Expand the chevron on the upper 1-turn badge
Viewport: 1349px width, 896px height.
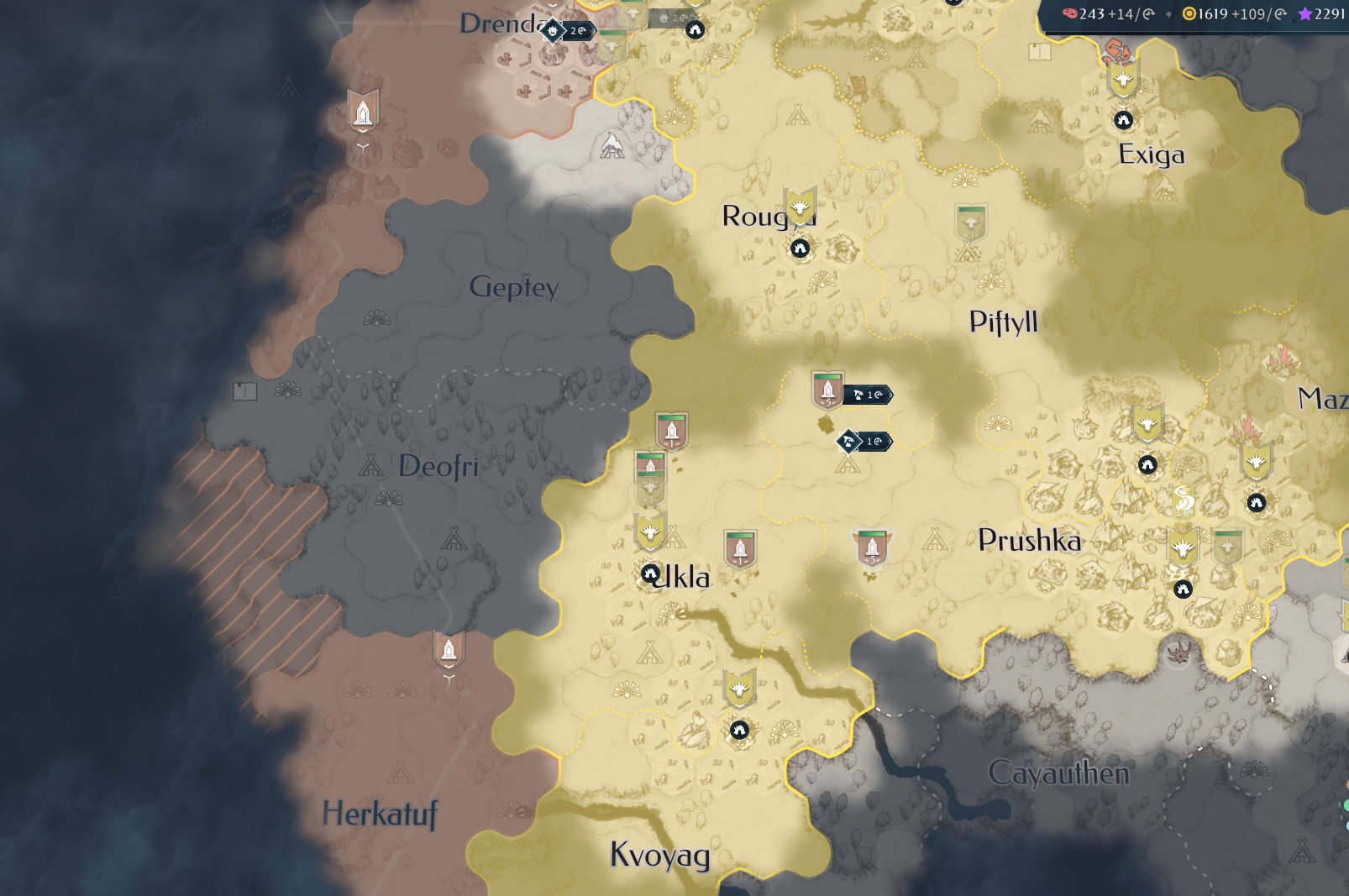(890, 395)
